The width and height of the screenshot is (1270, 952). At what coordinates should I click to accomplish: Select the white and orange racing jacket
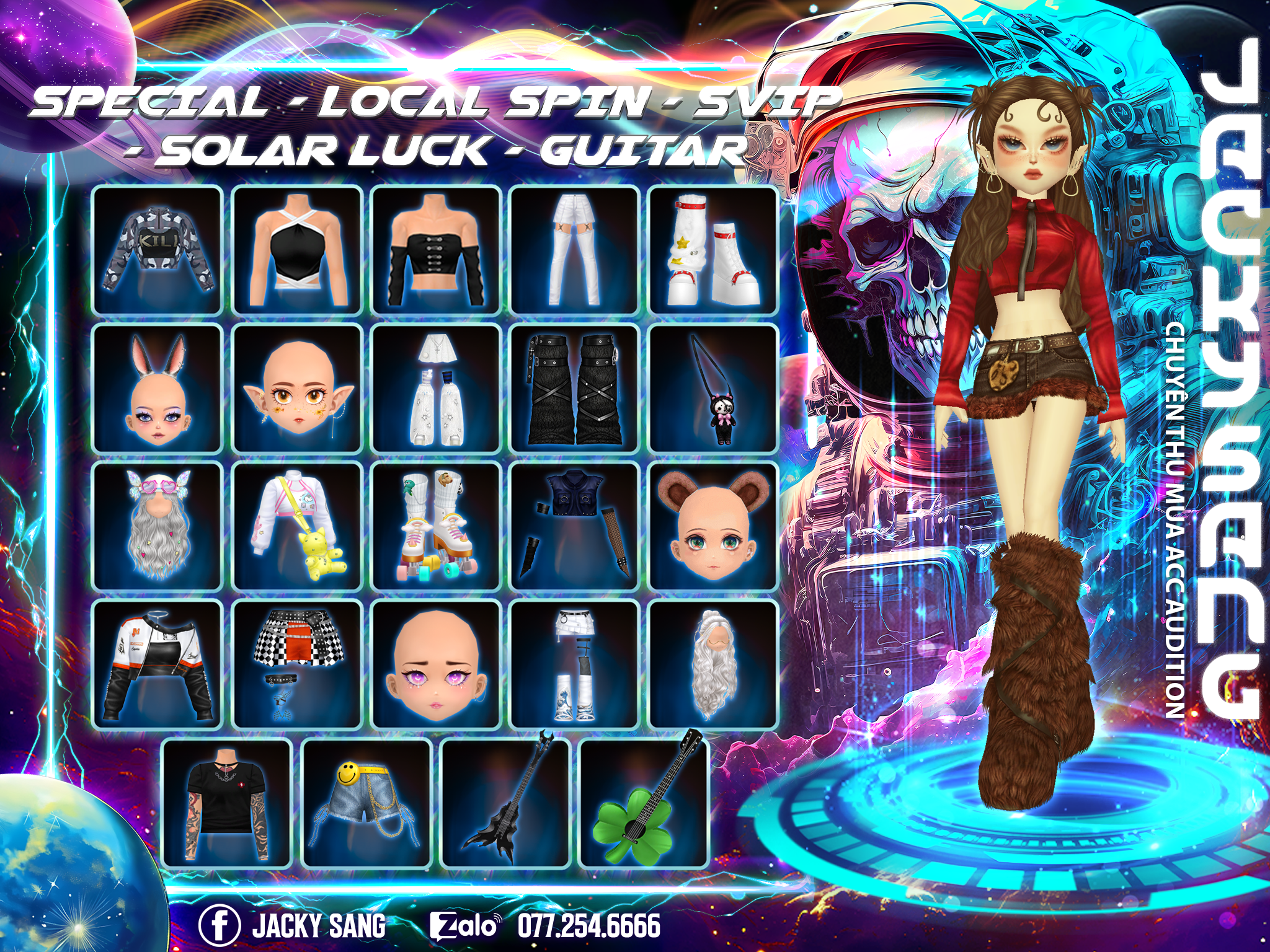(x=158, y=664)
